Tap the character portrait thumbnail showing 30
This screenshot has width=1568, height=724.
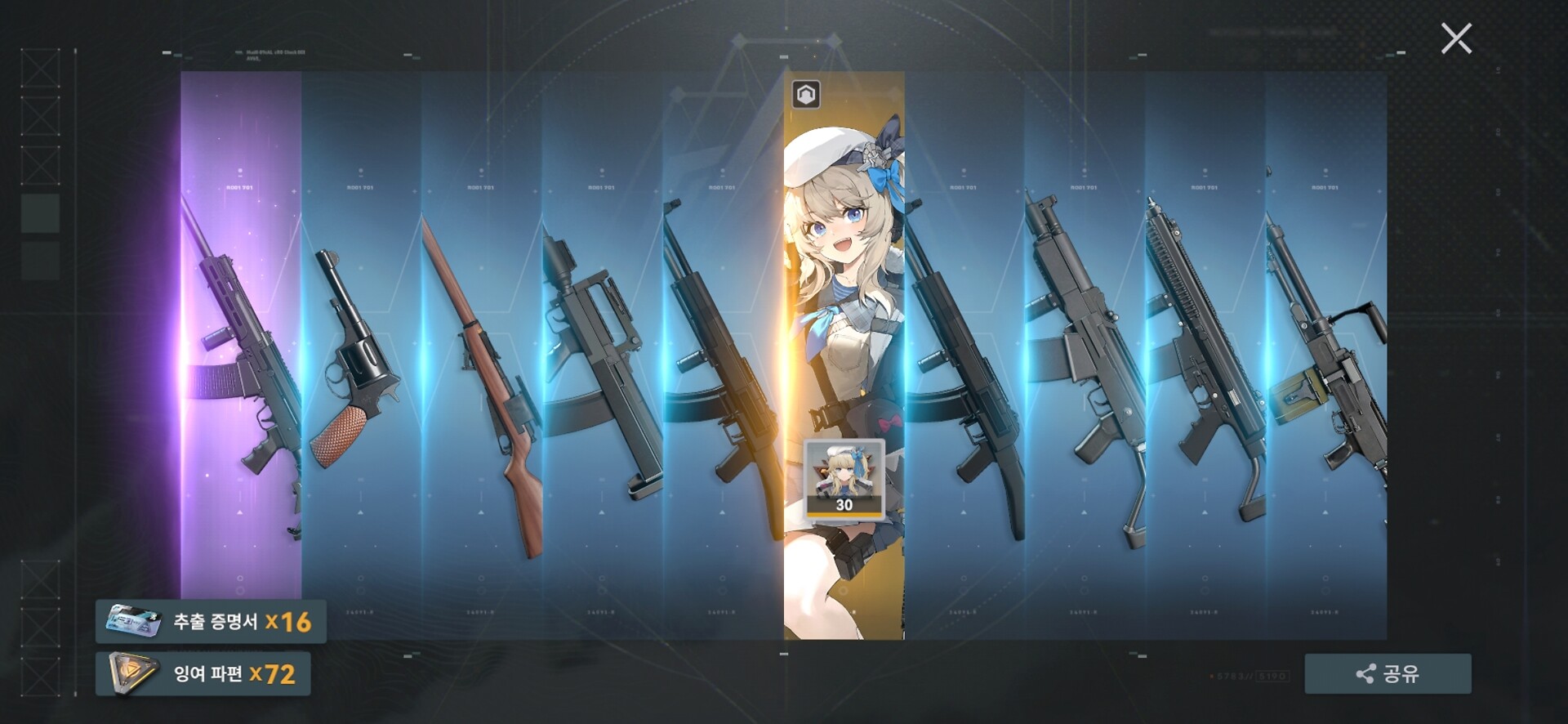844,479
